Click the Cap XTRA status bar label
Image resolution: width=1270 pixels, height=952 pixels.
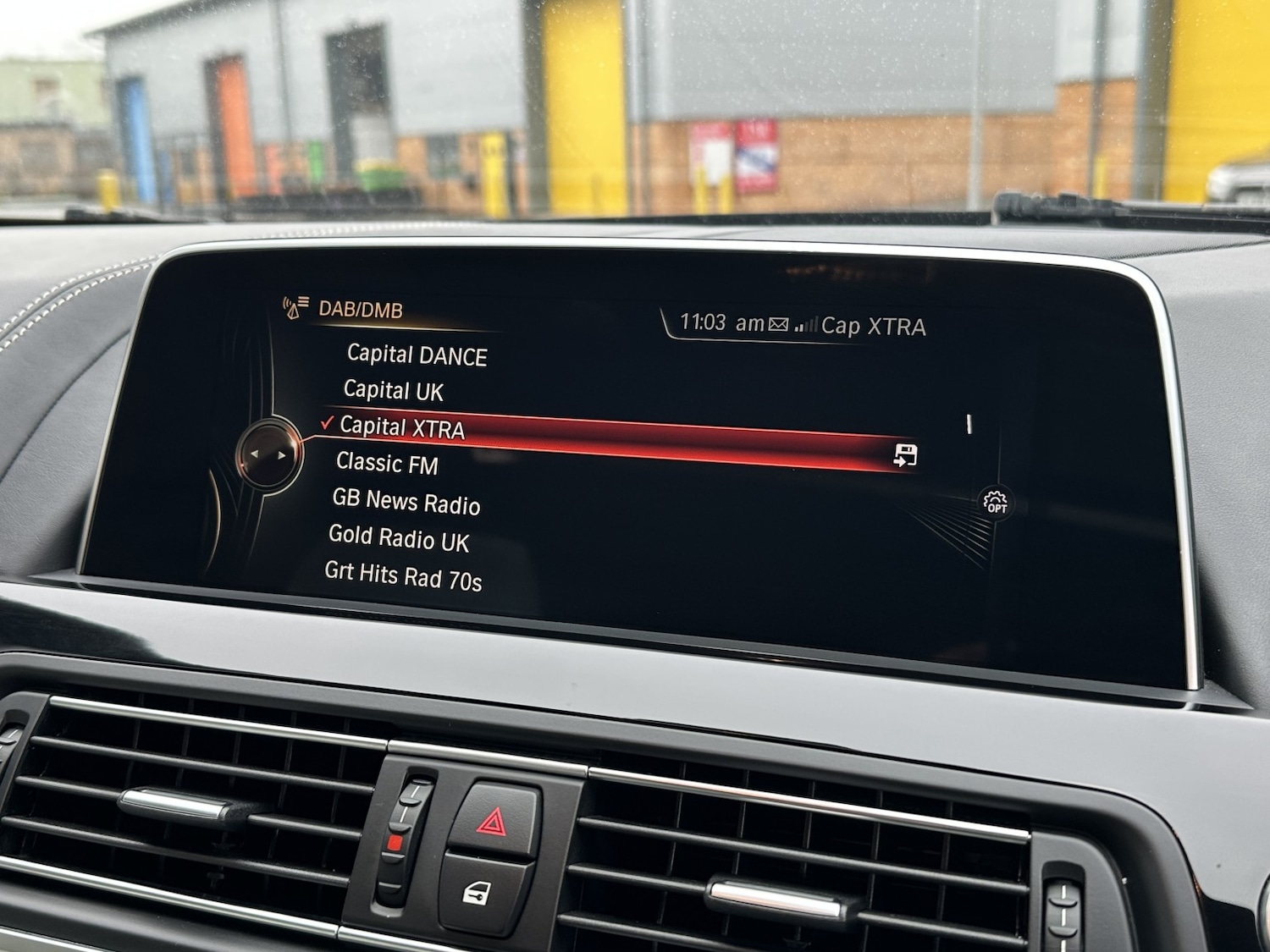coord(874,322)
